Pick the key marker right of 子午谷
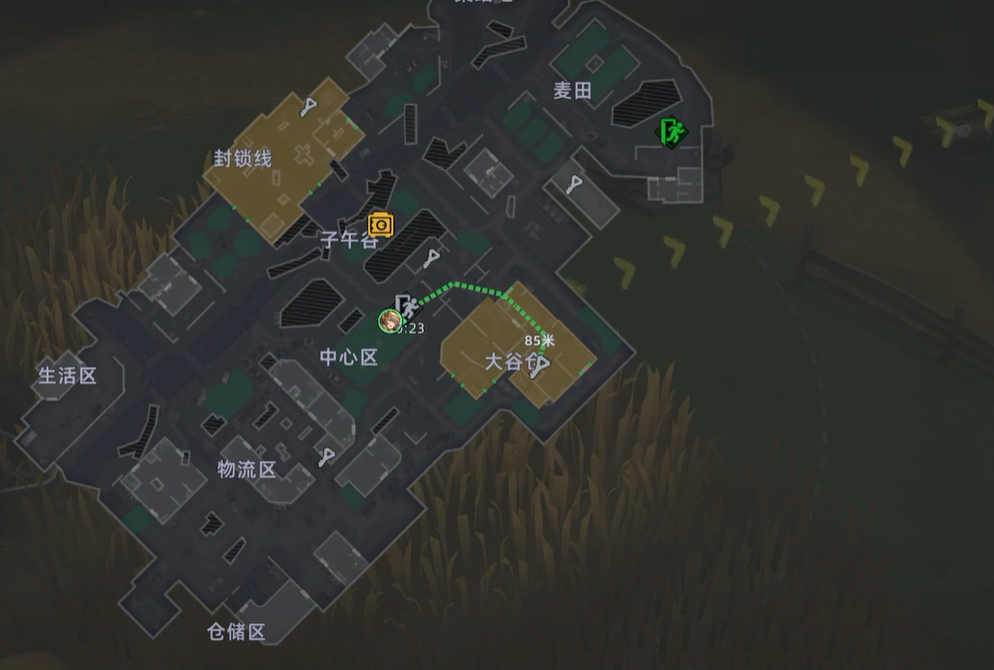The height and width of the screenshot is (670, 994). click(430, 259)
